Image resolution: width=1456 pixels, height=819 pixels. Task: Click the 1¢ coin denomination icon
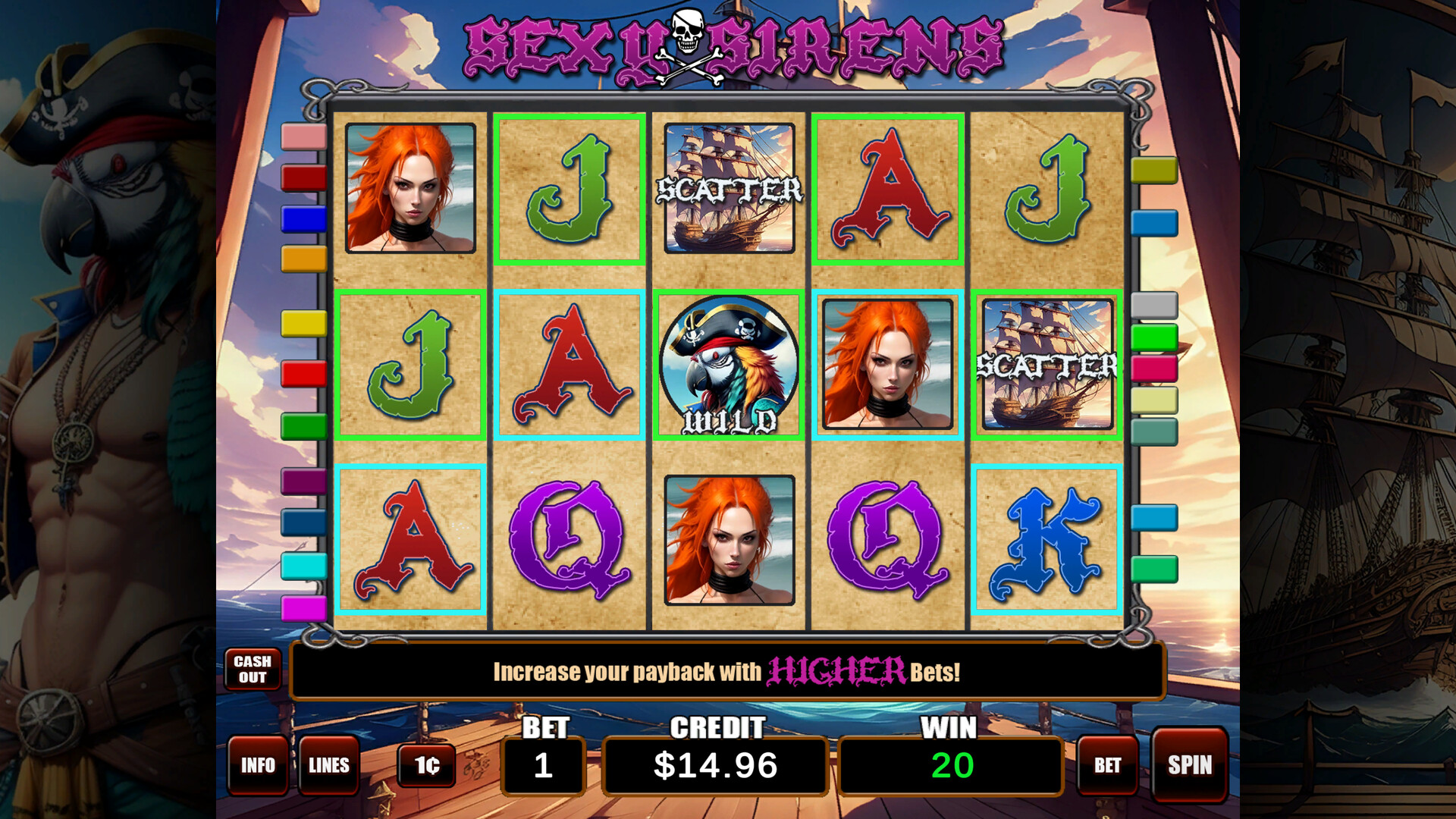coord(427,766)
